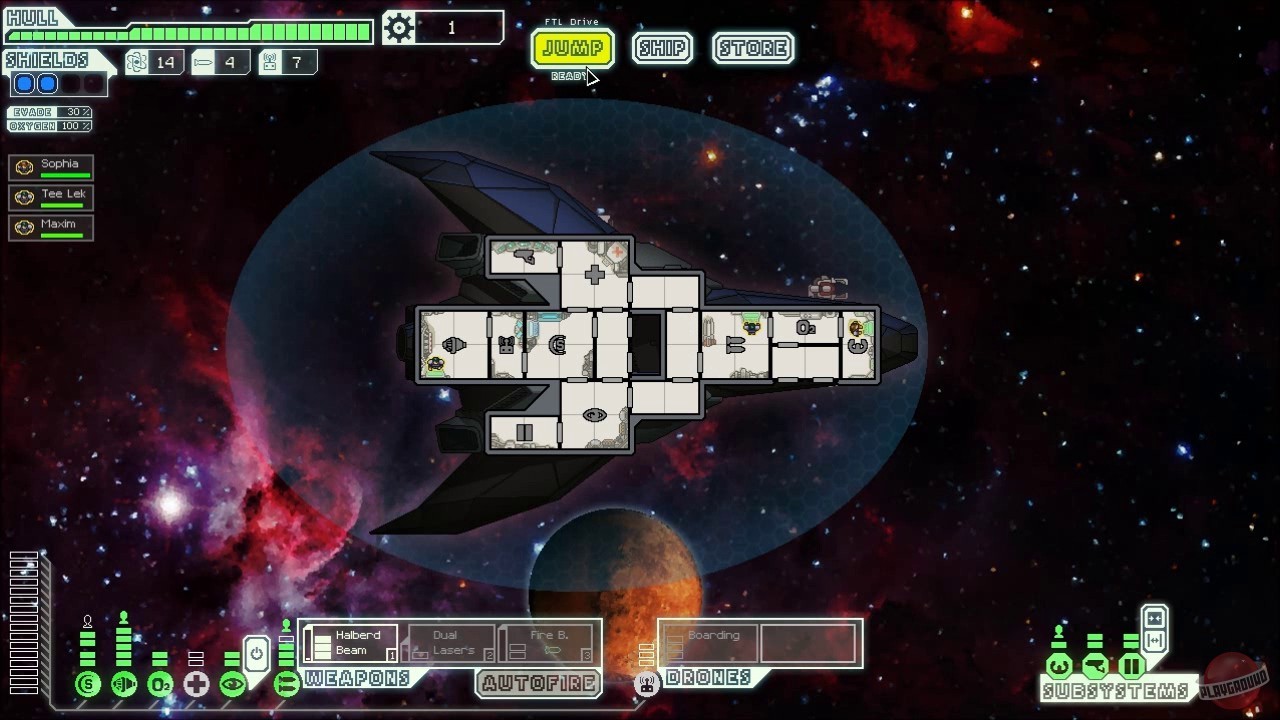The width and height of the screenshot is (1280, 720).
Task: Click the Oxygen system icon
Action: tap(160, 685)
